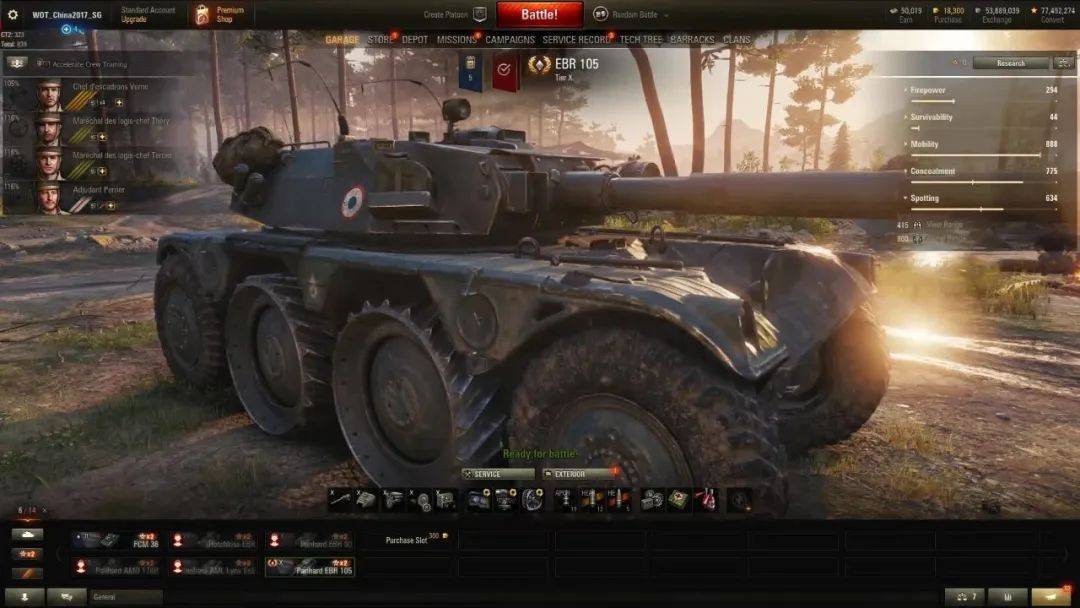
Task: Go to the Barracks tab
Action: point(693,40)
